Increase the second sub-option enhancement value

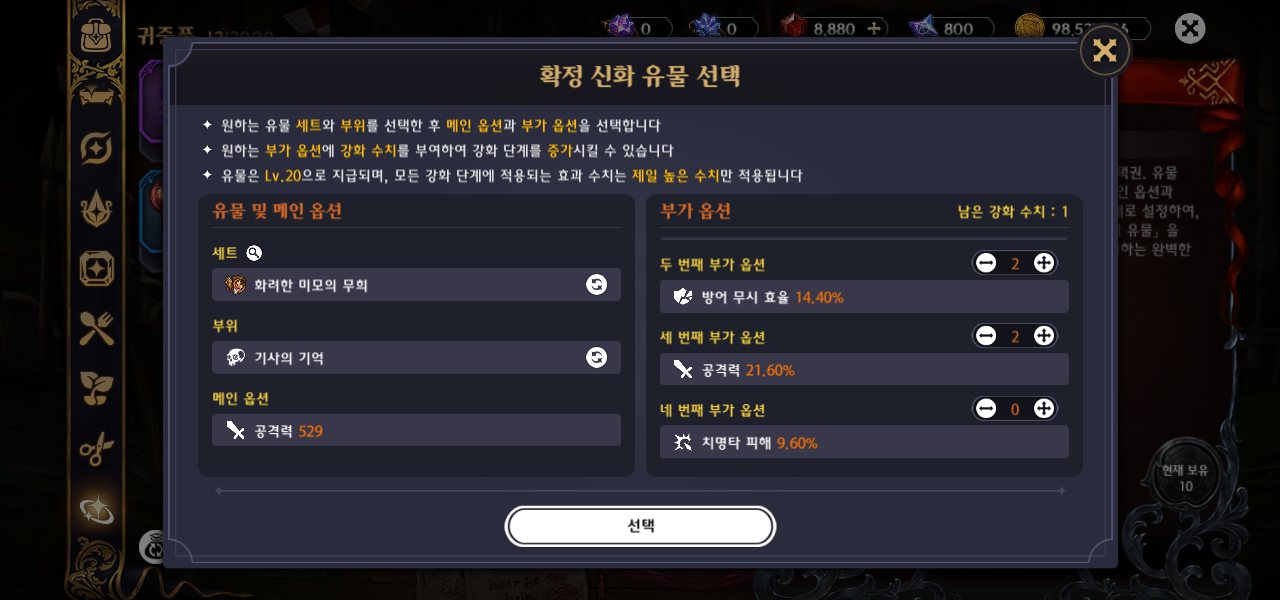coord(1043,263)
